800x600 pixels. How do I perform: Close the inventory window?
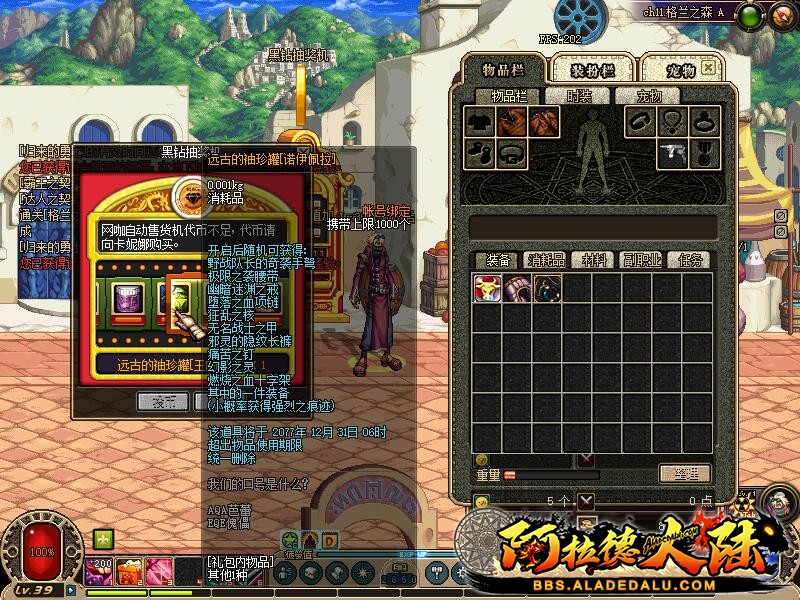click(x=708, y=68)
